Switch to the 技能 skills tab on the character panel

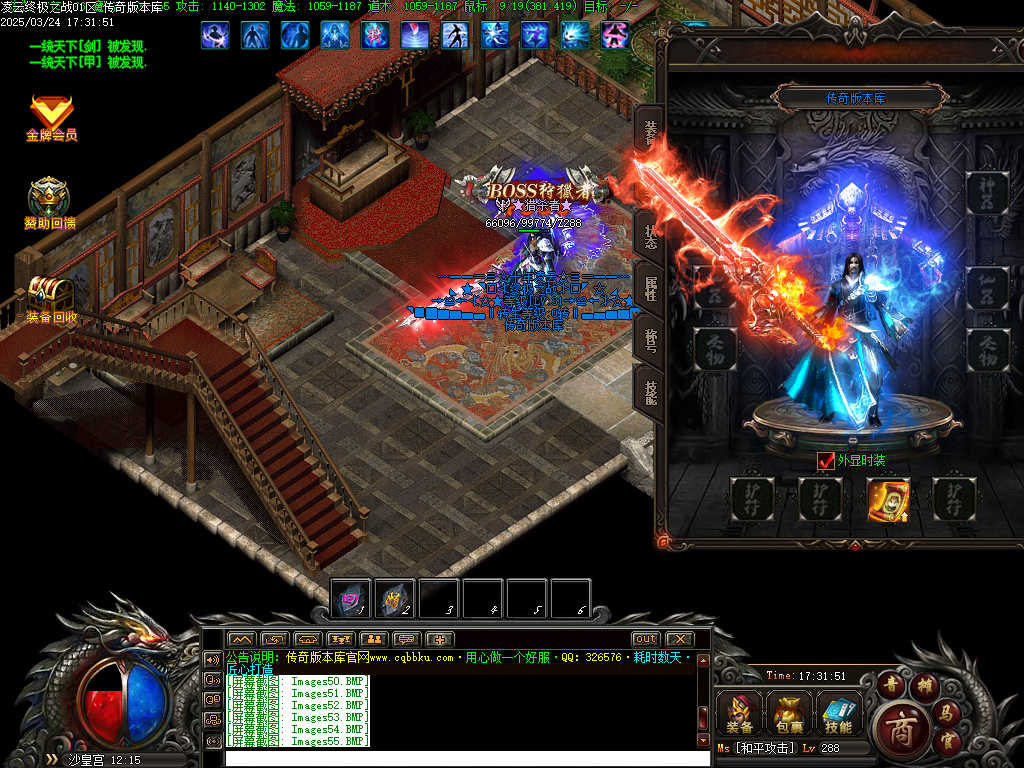tap(651, 391)
